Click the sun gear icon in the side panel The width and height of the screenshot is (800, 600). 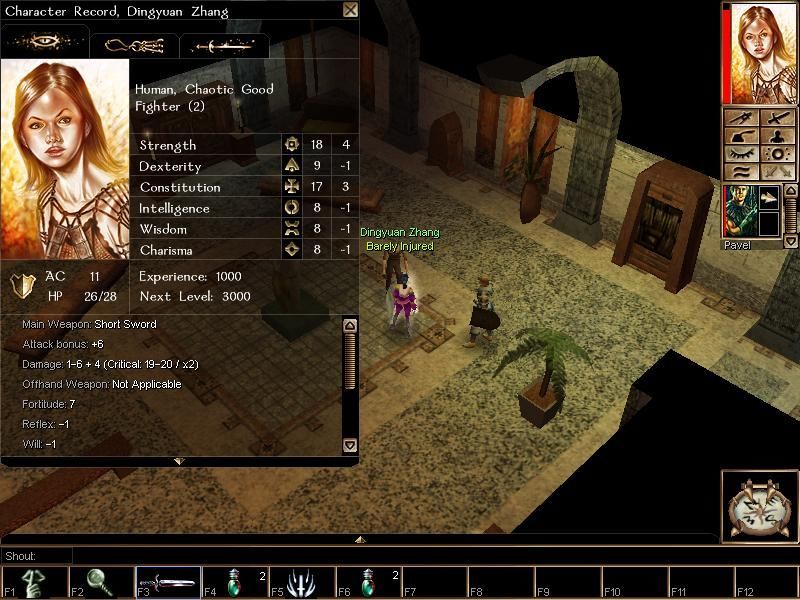click(777, 154)
